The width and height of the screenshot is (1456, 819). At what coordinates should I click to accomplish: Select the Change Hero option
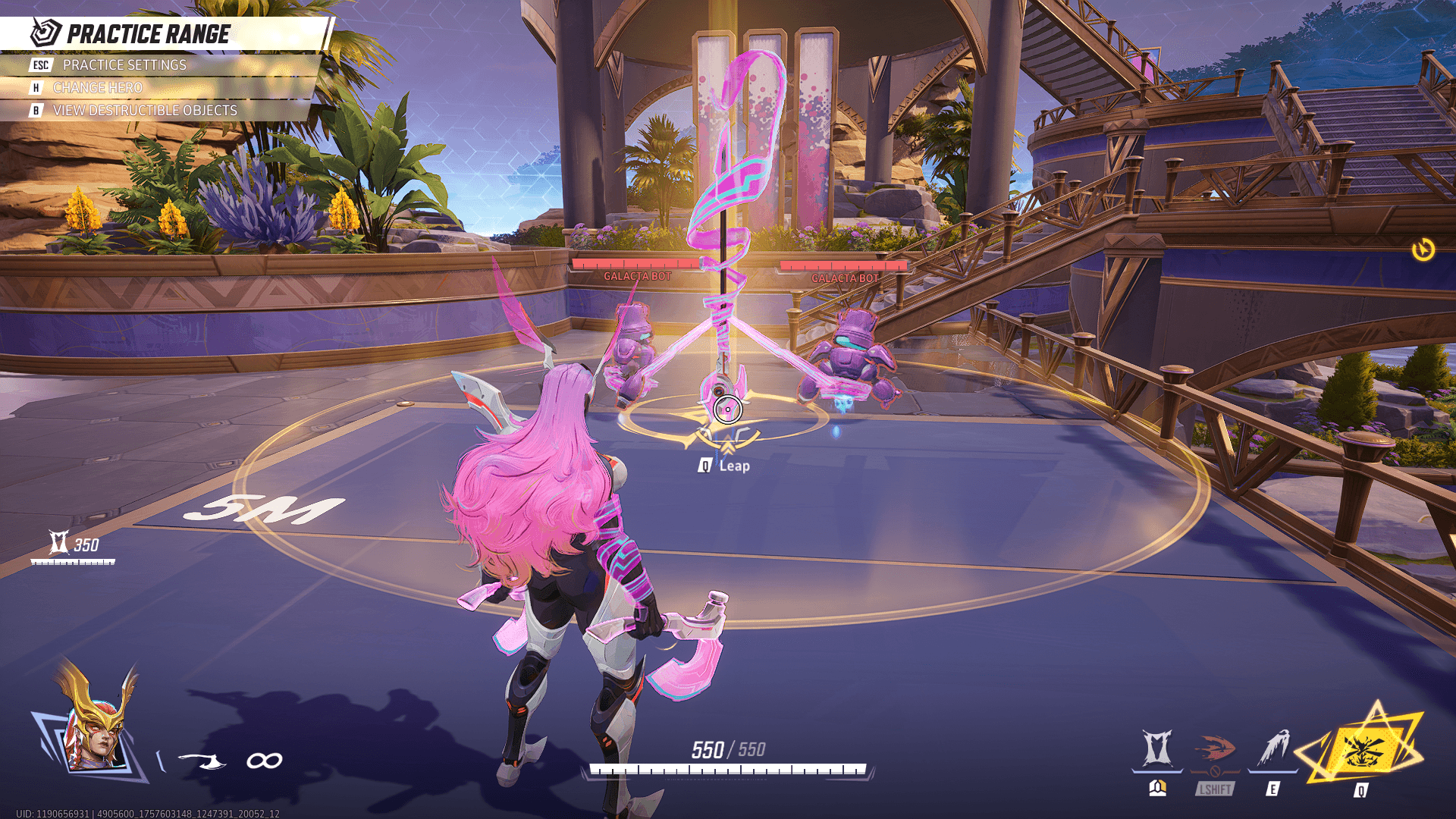coord(97,88)
